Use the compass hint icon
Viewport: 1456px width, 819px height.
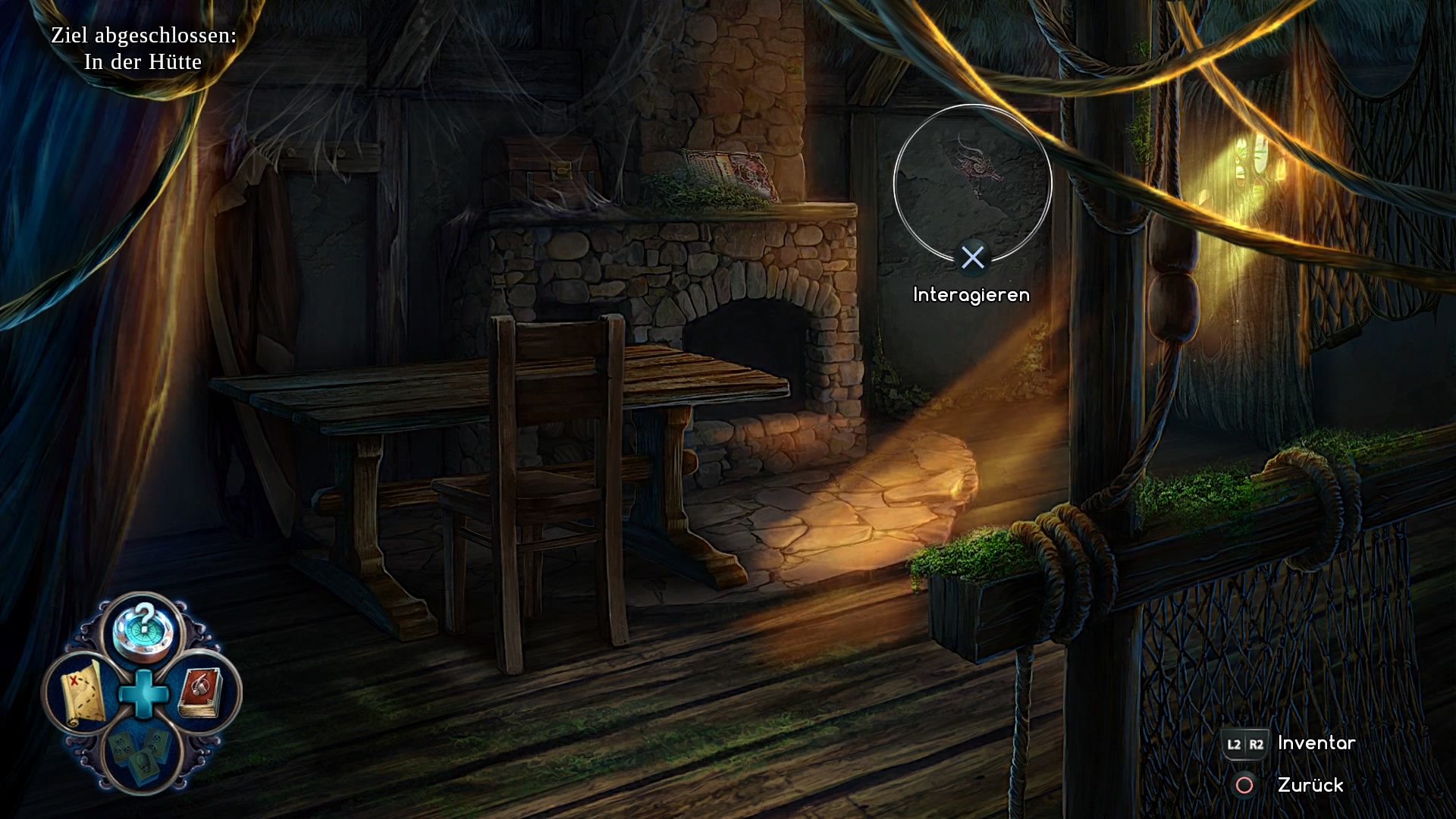143,631
